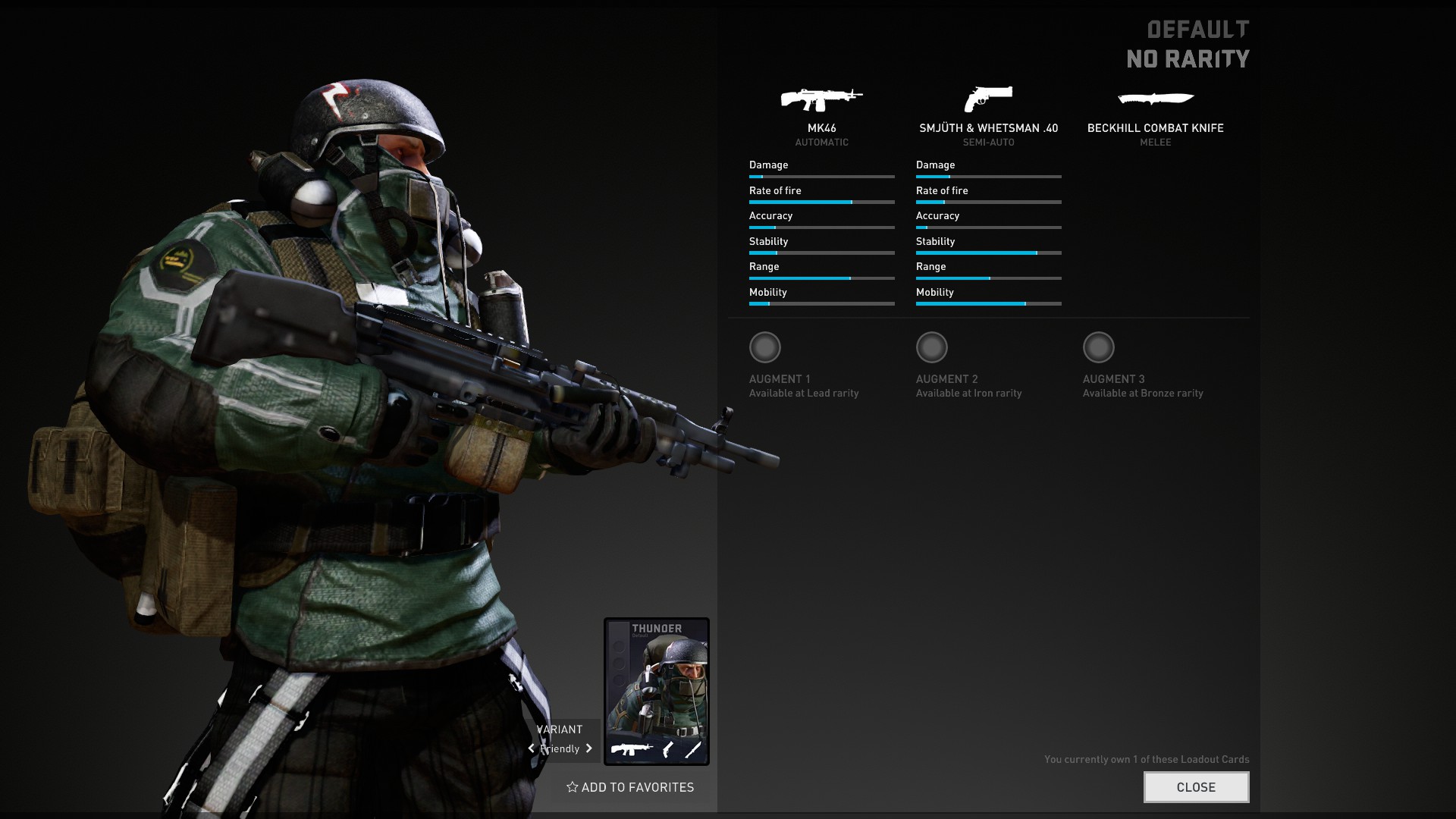Close the loadout card details

pos(1196,787)
